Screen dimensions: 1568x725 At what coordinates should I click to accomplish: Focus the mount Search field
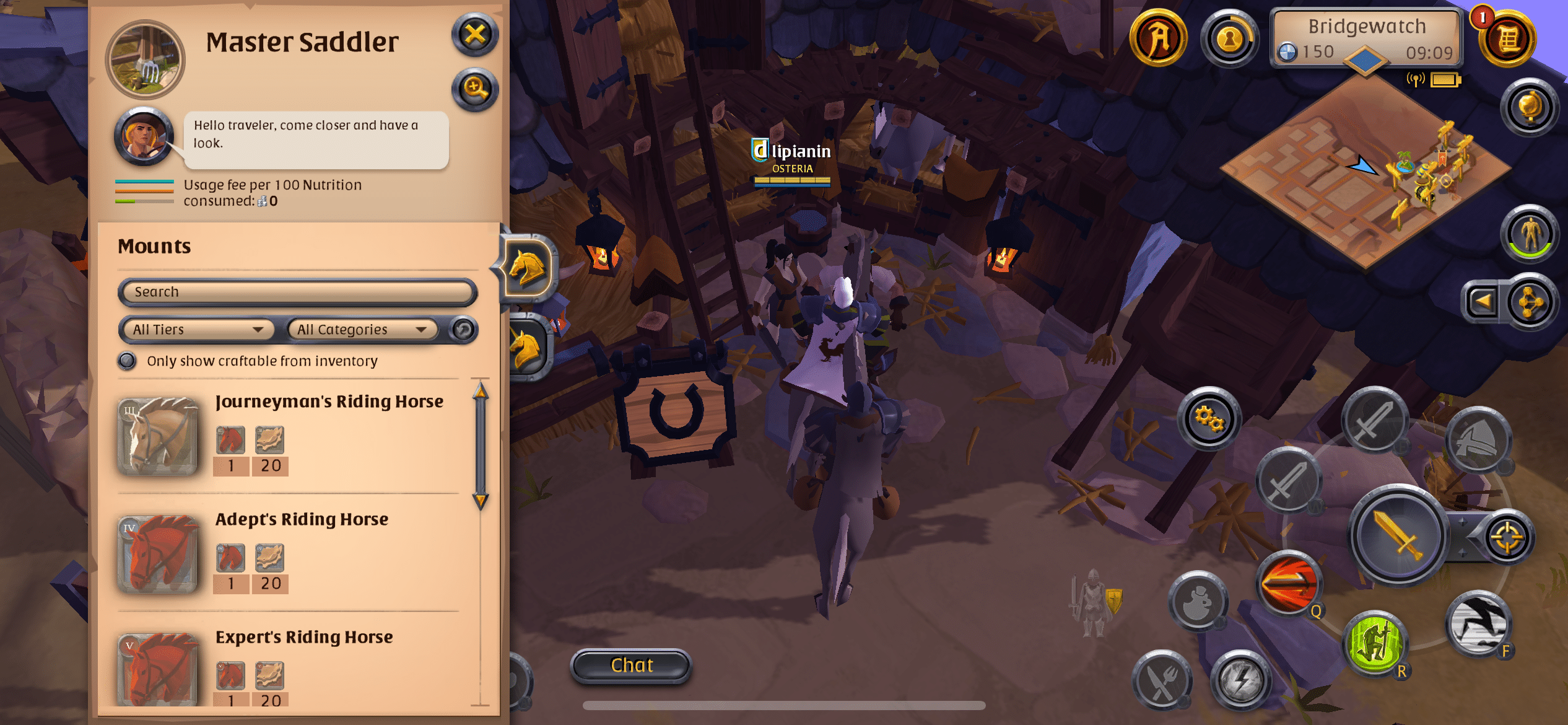(297, 292)
